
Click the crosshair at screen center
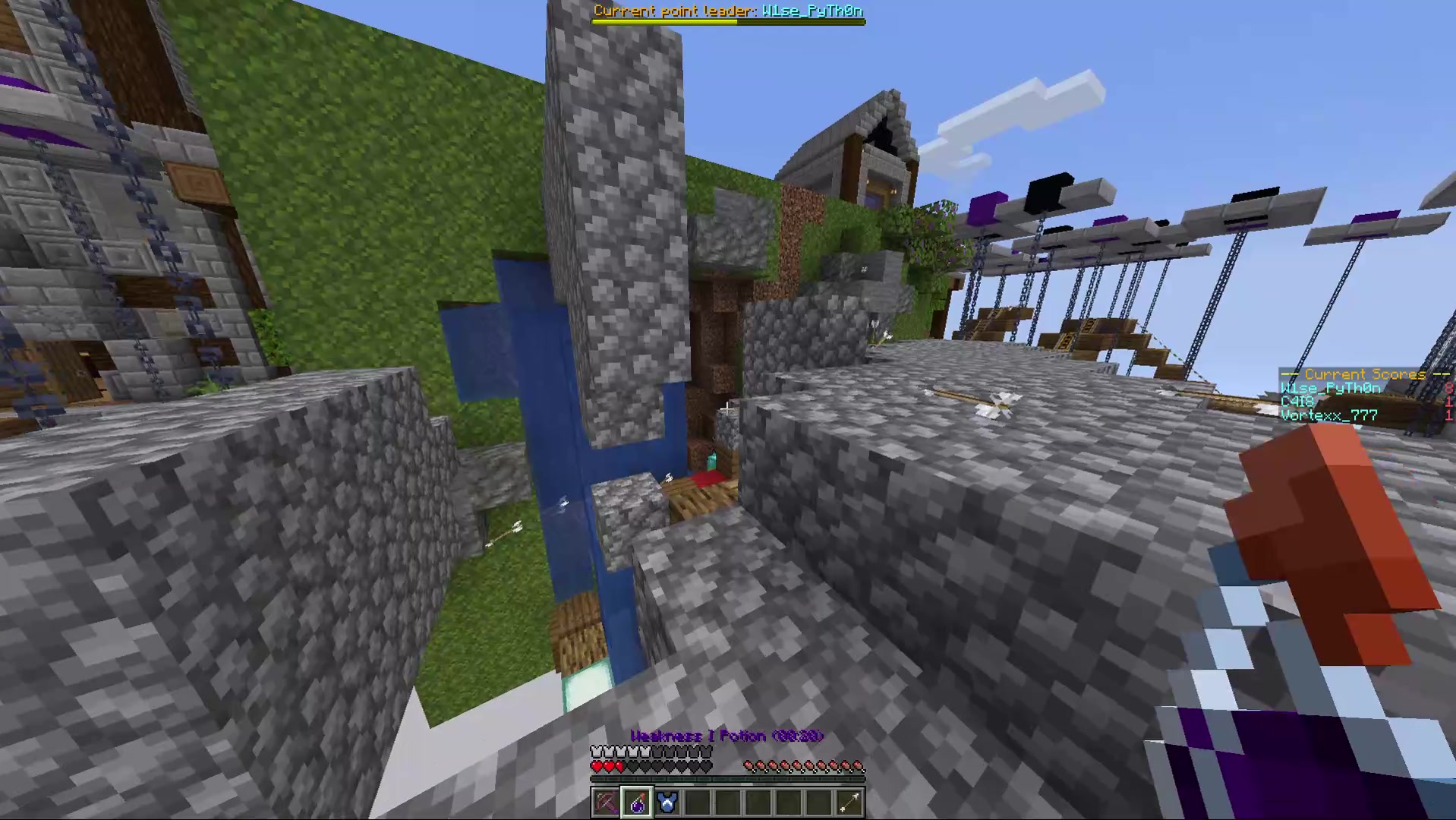[x=728, y=410]
